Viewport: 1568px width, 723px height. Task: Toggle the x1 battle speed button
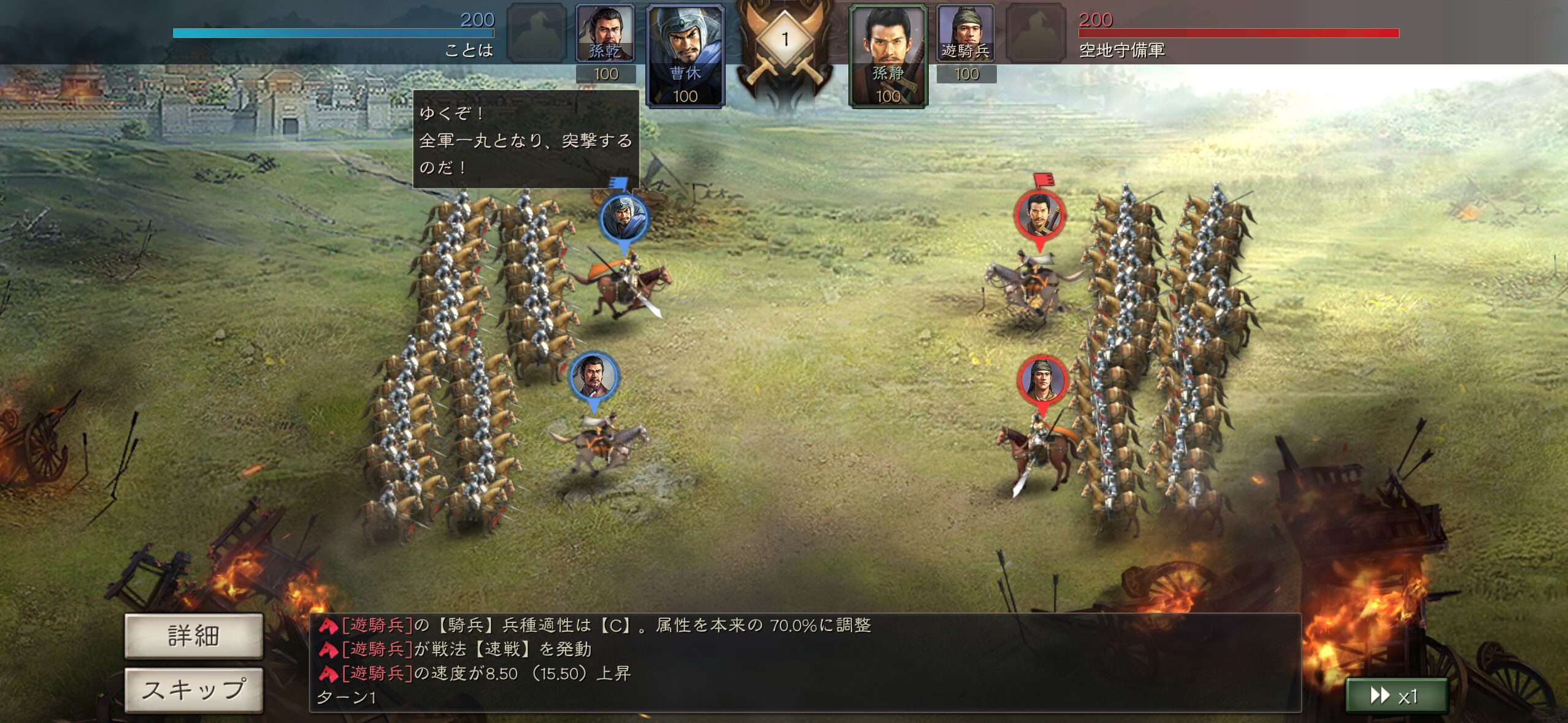(x=1396, y=695)
